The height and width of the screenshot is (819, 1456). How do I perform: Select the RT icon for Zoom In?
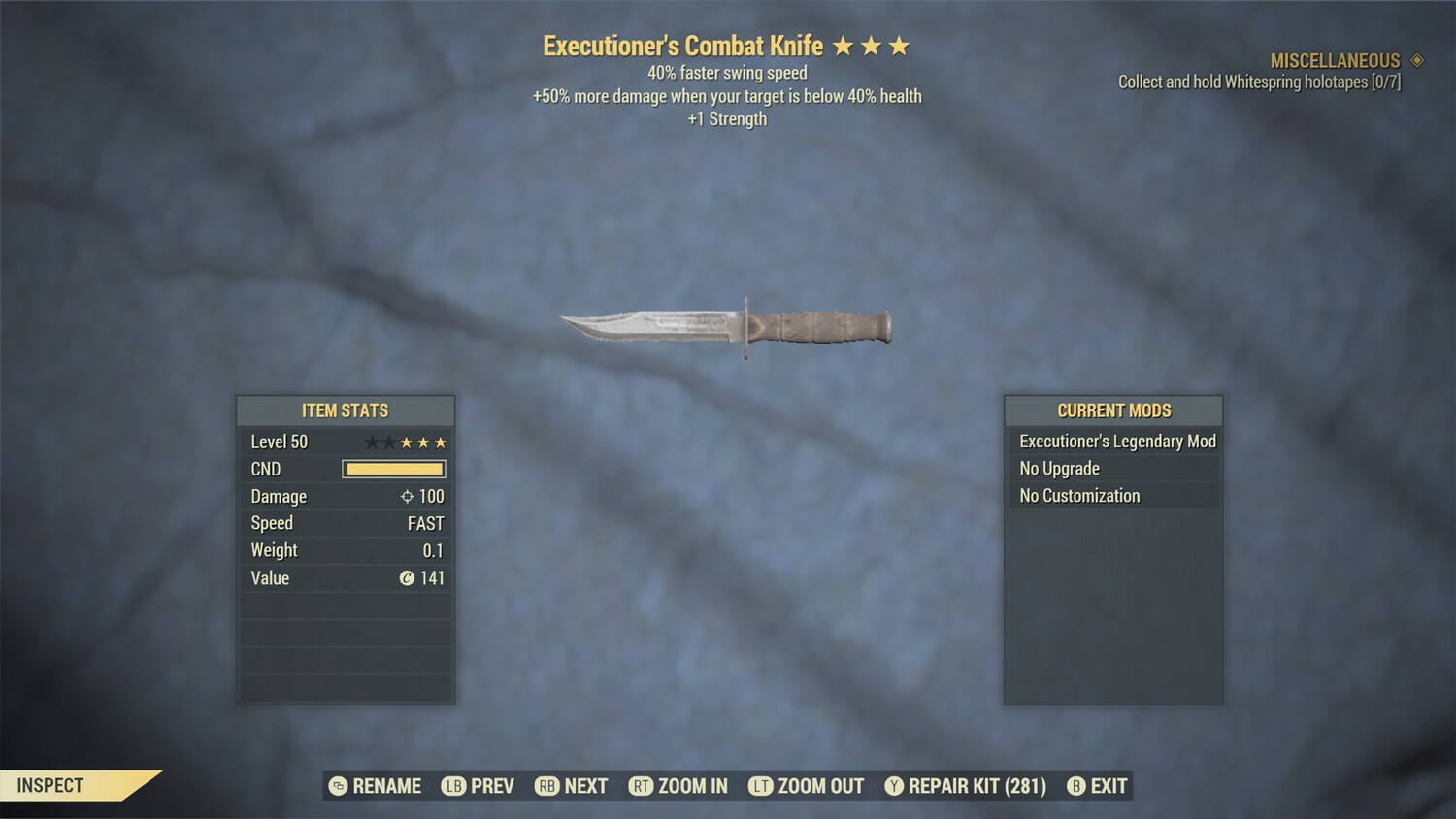coord(642,786)
